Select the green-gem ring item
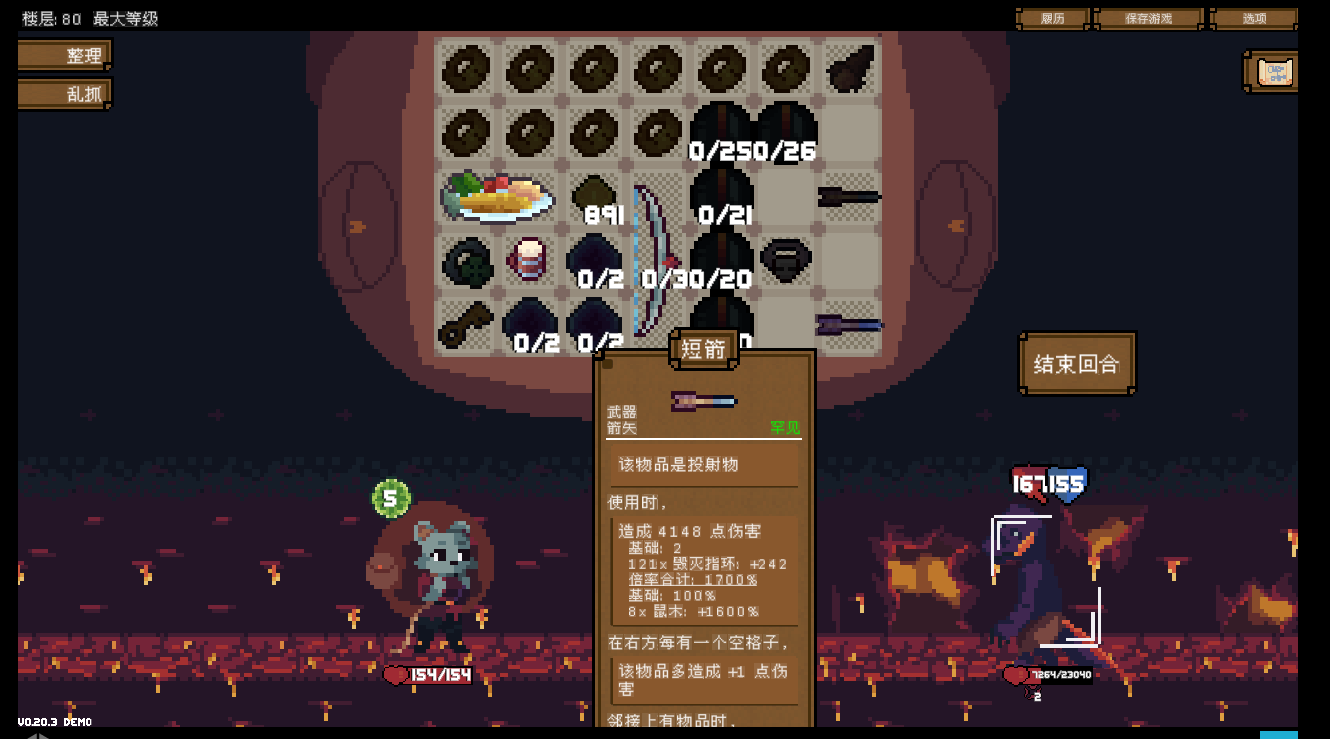The image size is (1330, 739). click(465, 261)
